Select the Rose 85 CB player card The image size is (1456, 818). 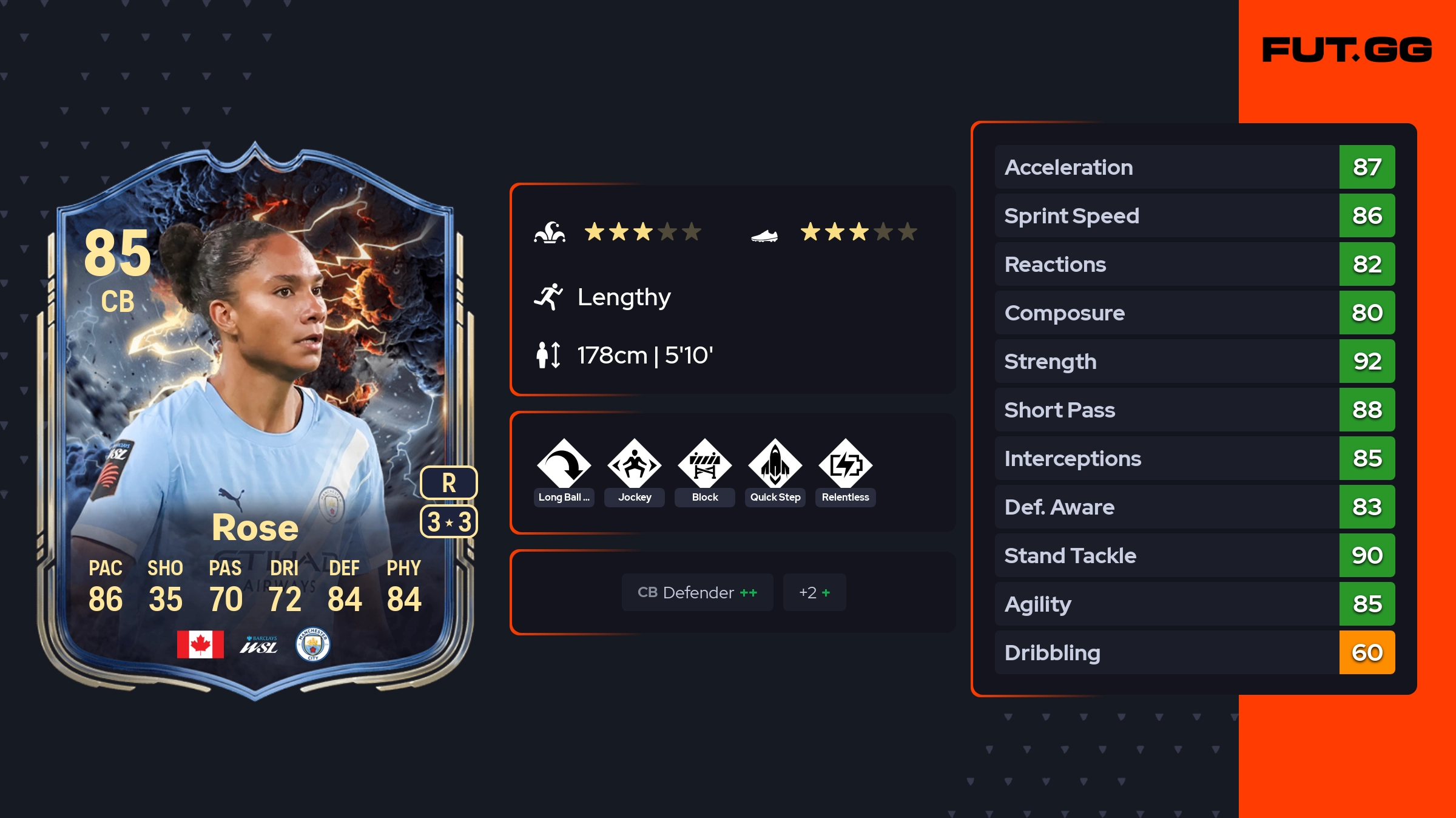[255, 419]
